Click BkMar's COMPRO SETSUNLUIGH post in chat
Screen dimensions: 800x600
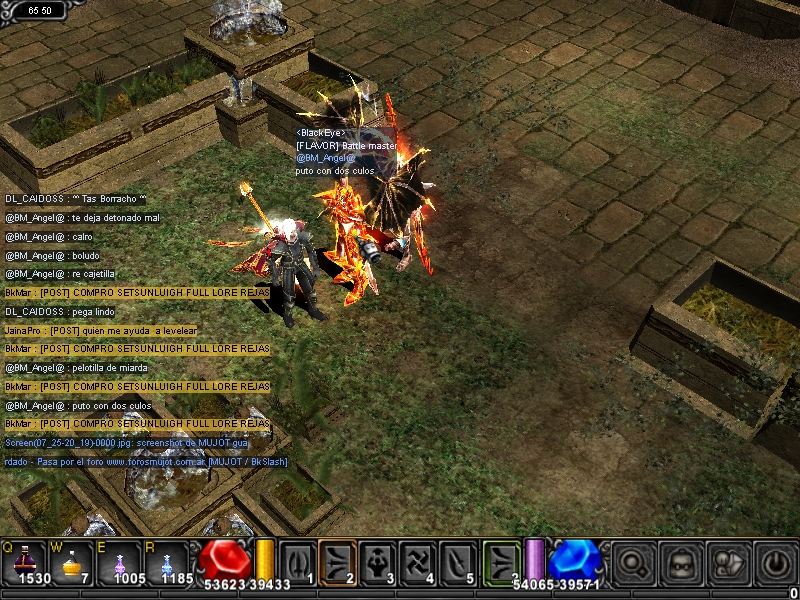[137, 292]
